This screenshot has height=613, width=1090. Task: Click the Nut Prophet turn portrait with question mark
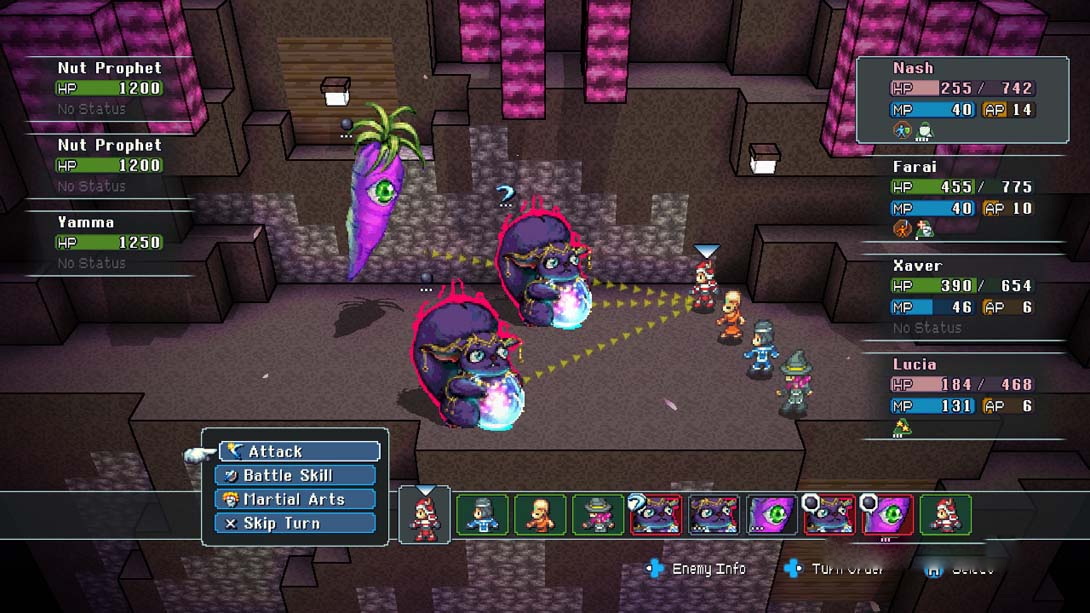(x=656, y=514)
